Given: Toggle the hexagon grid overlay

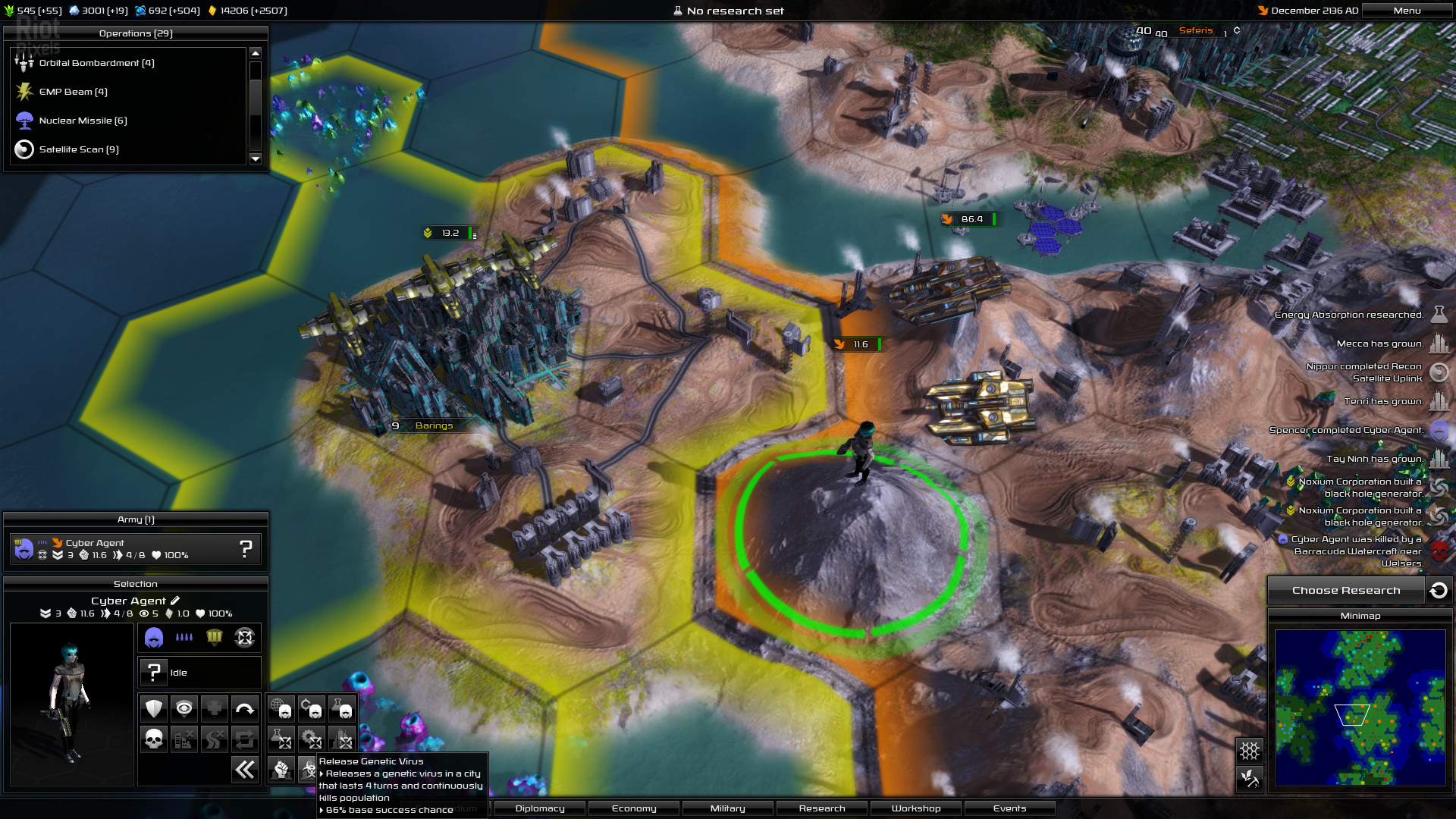Looking at the screenshot, I should point(1250,751).
